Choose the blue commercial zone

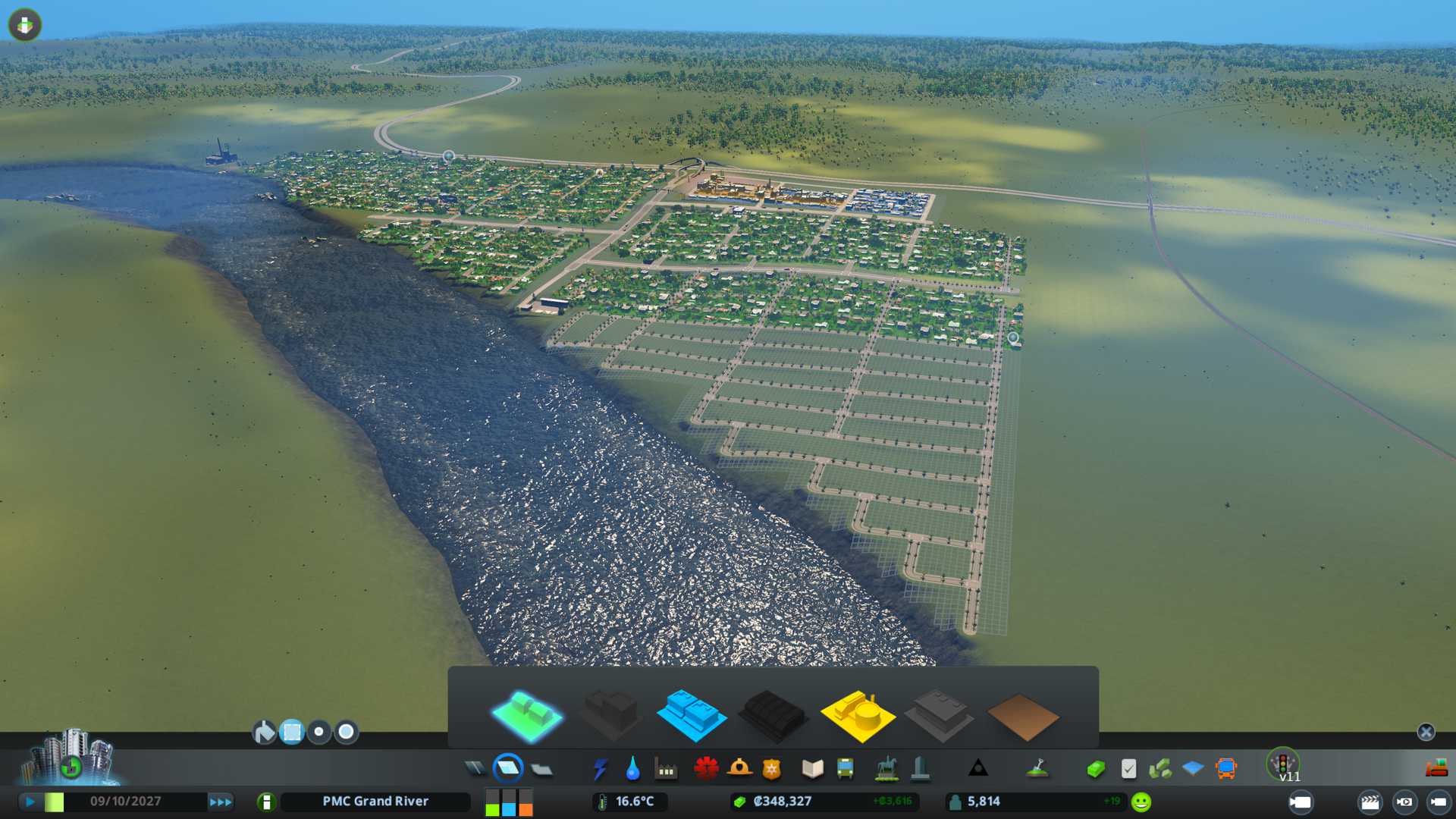tap(691, 716)
